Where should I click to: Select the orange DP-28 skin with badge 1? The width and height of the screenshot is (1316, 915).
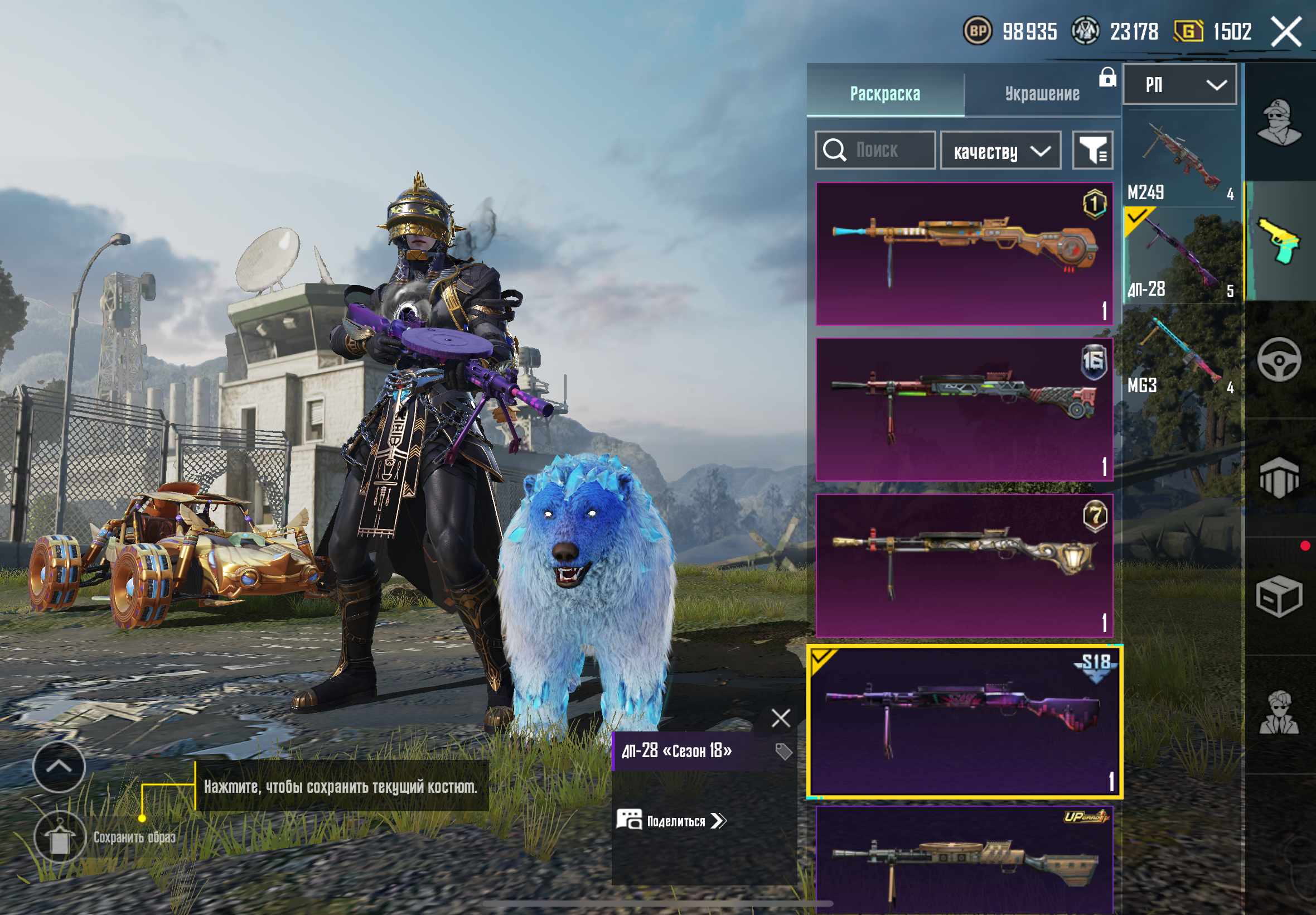(x=964, y=253)
